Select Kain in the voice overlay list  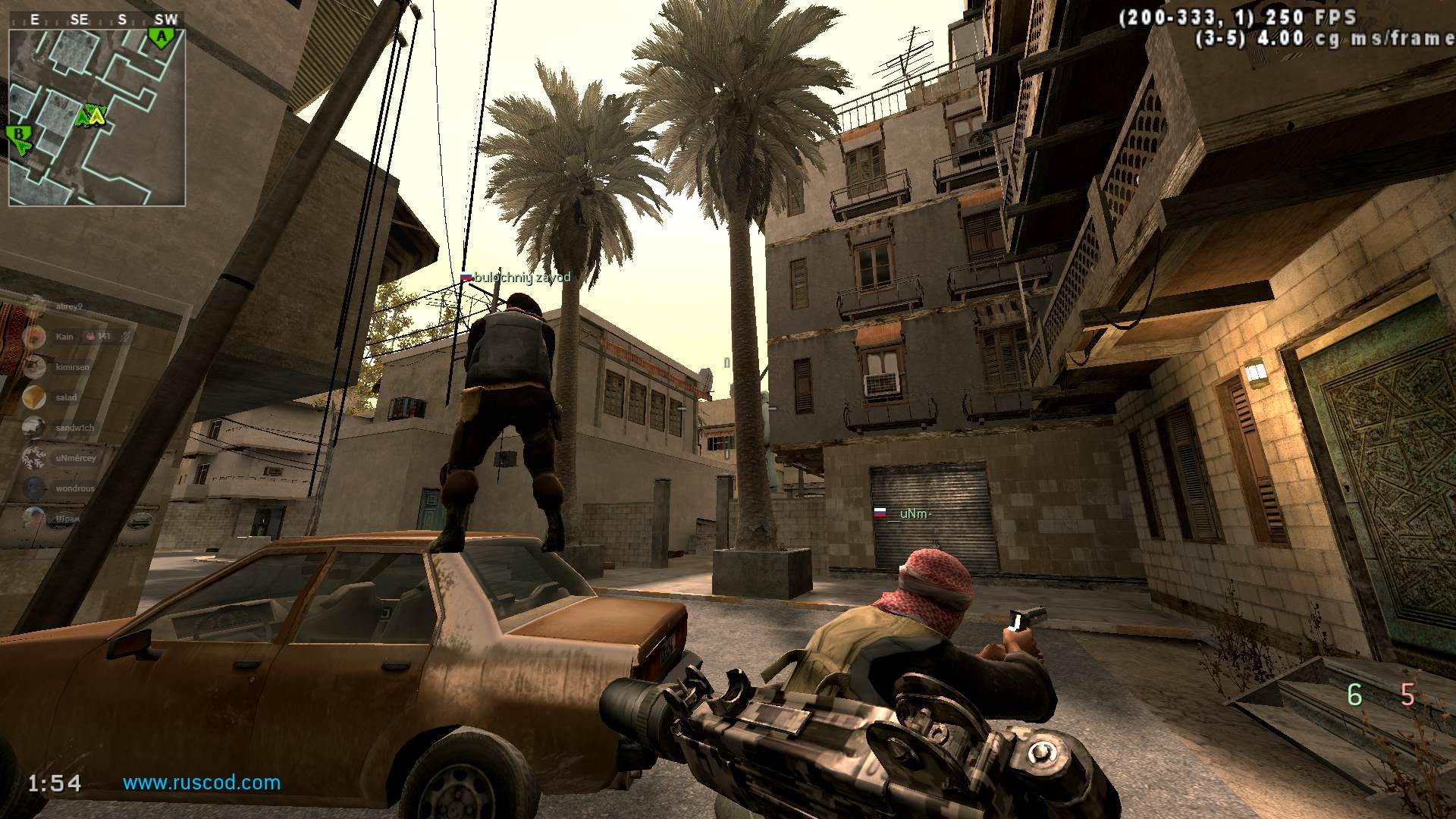(64, 337)
